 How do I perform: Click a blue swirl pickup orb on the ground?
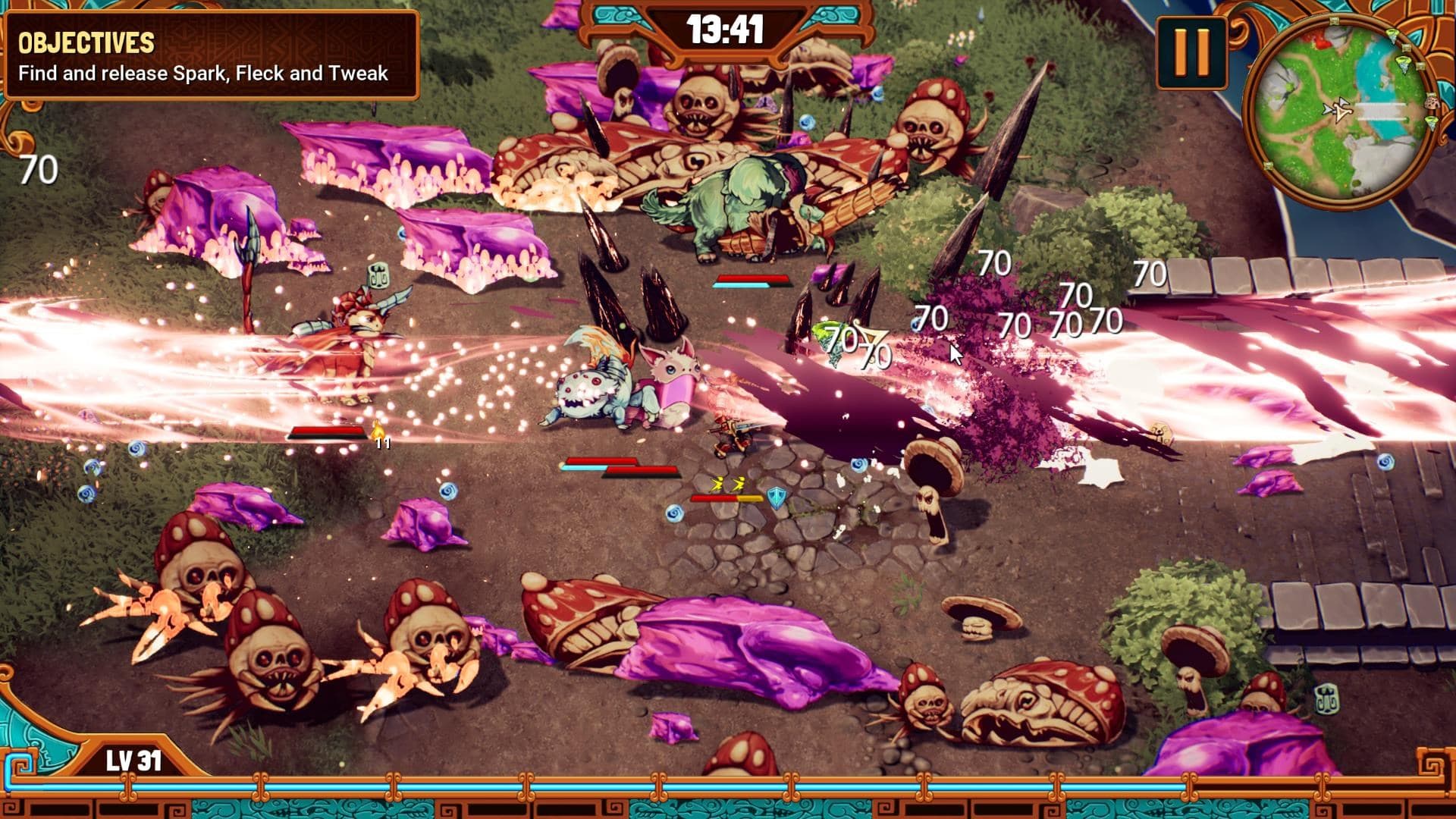(674, 514)
